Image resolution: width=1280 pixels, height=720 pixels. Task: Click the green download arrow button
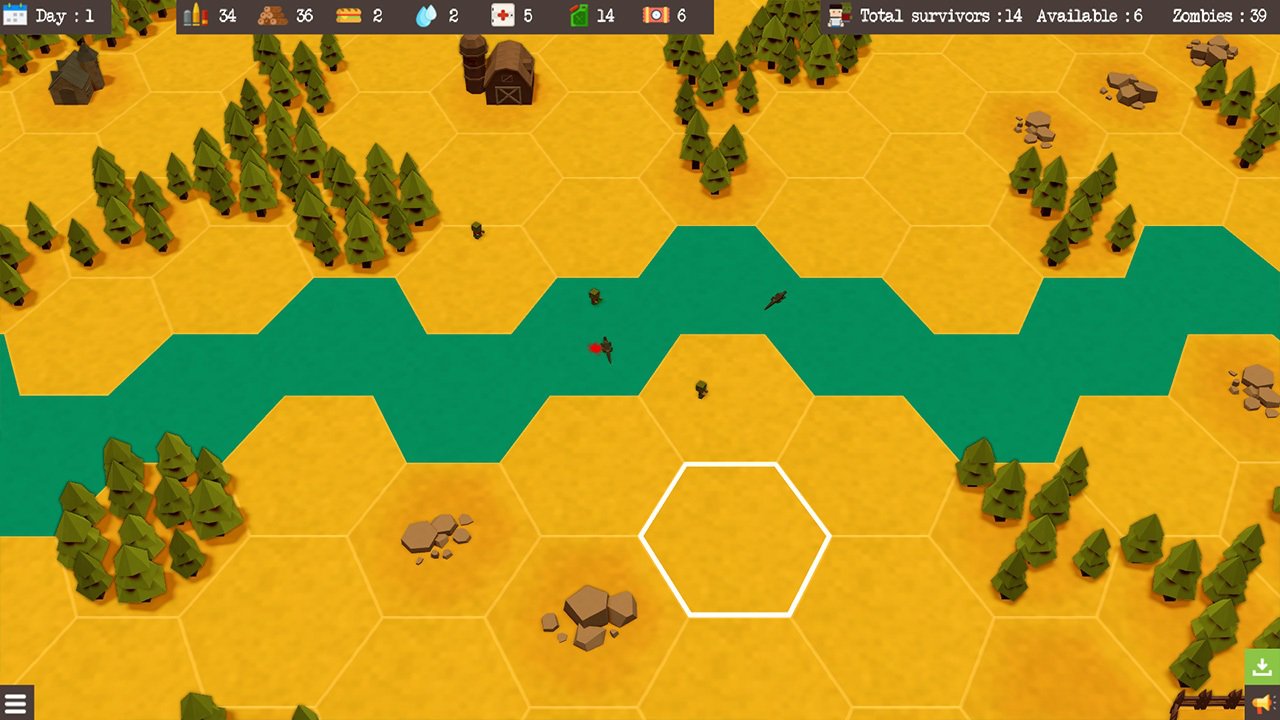[x=1262, y=667]
